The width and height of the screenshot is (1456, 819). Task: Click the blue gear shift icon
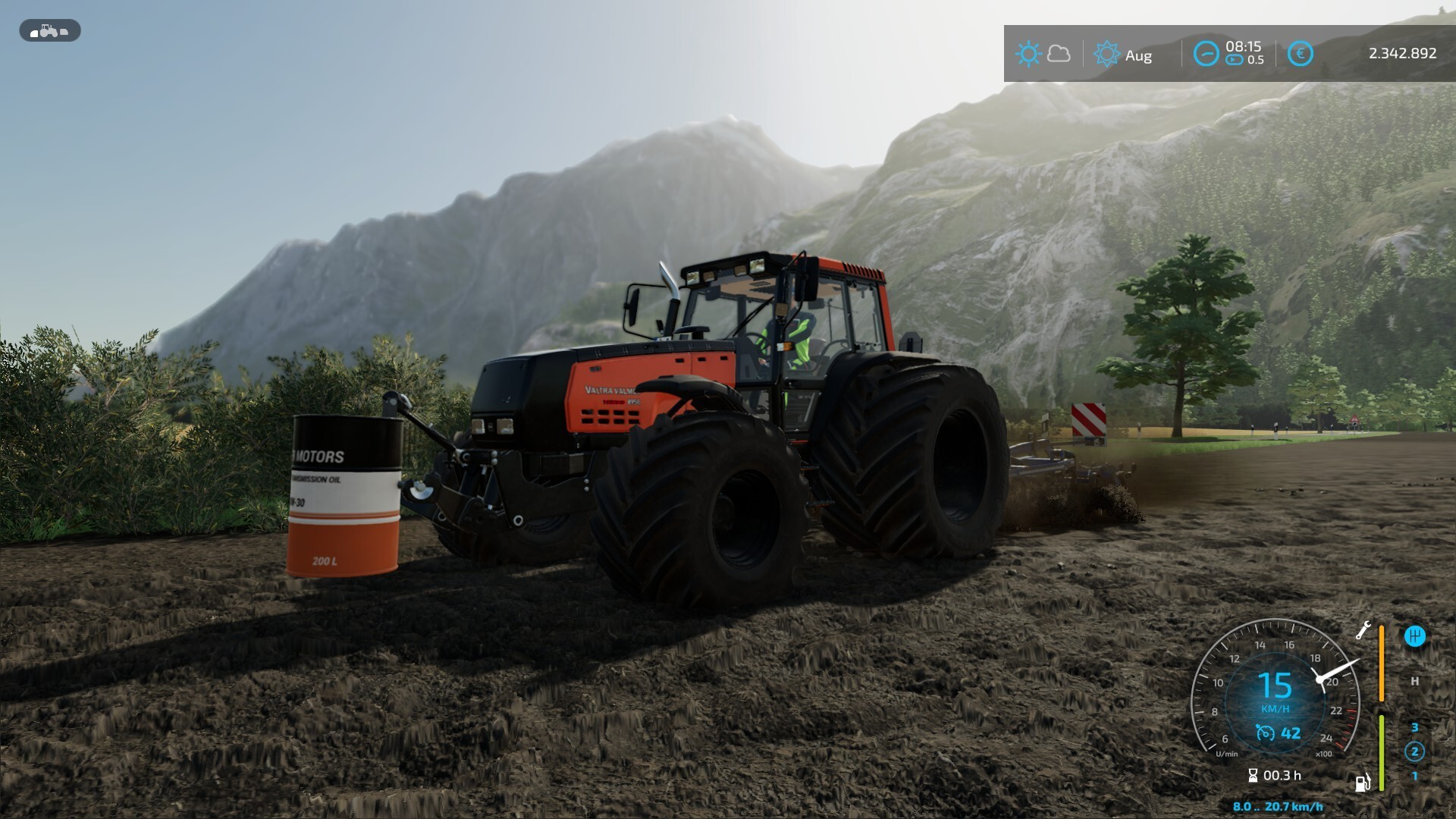pyautogui.click(x=1414, y=636)
